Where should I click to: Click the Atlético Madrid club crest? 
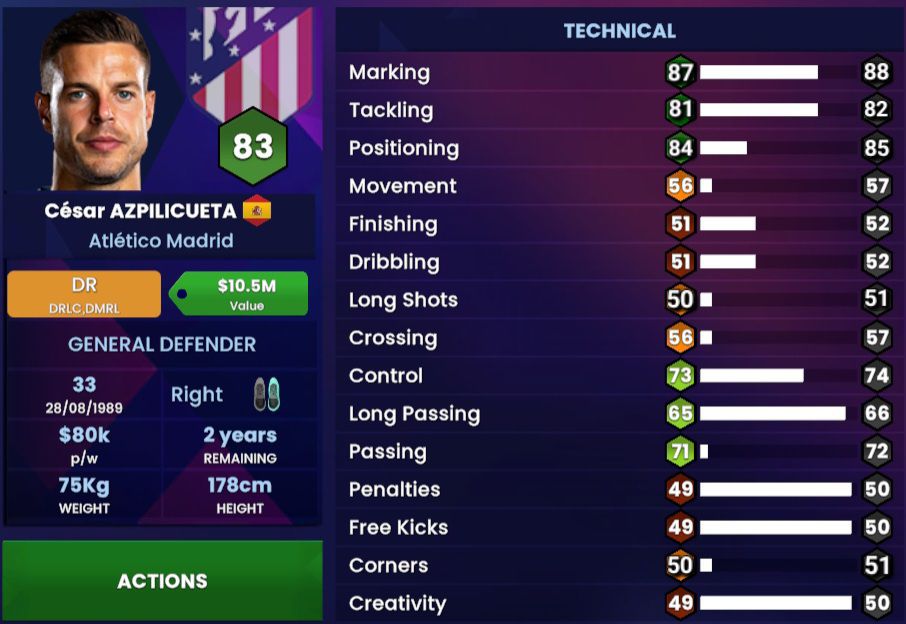[x=251, y=60]
